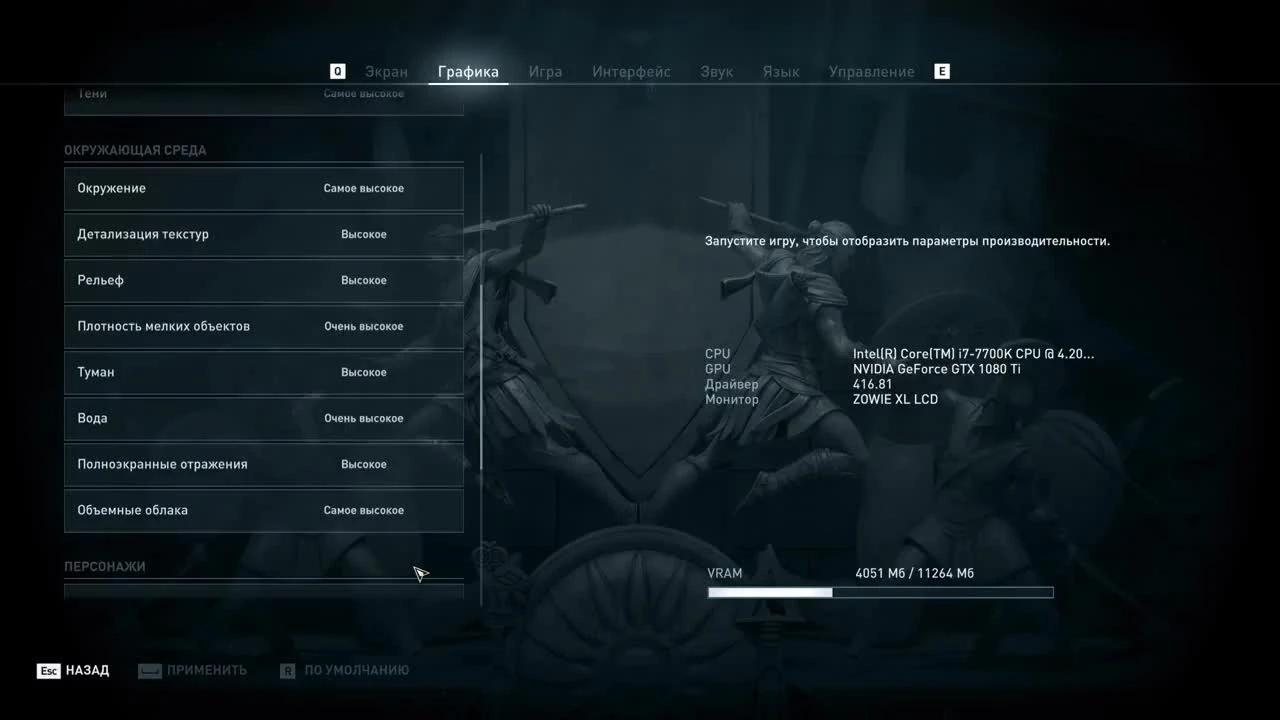
Task: Reset settings with ПО УМОЛЧАНИЮ
Action: click(x=355, y=670)
